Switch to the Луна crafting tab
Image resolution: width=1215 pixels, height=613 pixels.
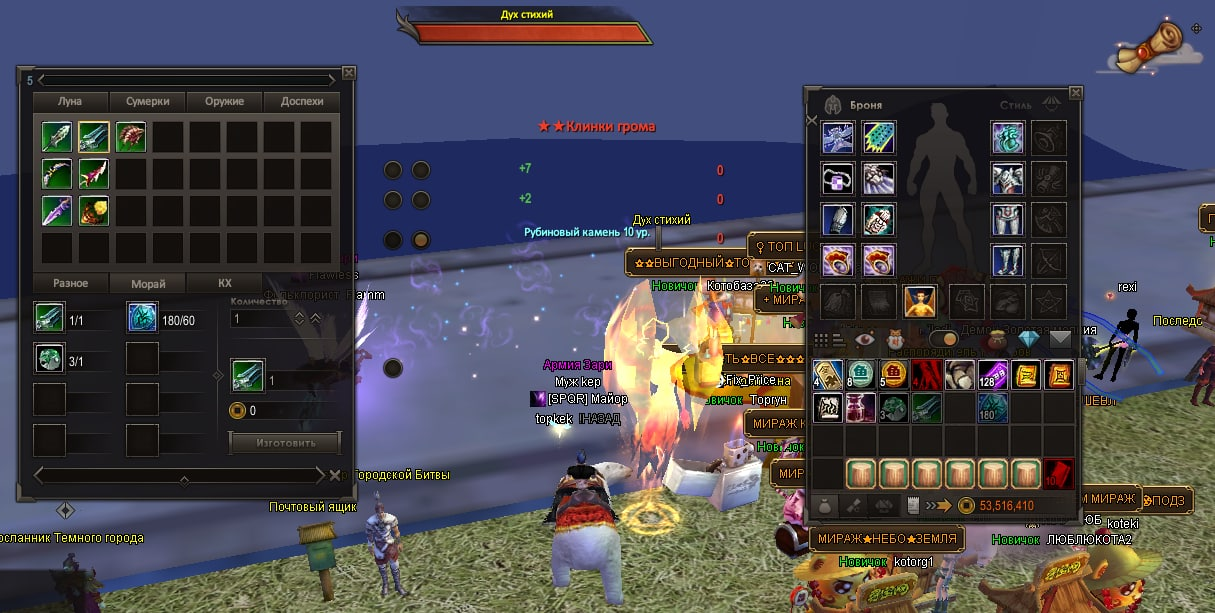point(70,101)
